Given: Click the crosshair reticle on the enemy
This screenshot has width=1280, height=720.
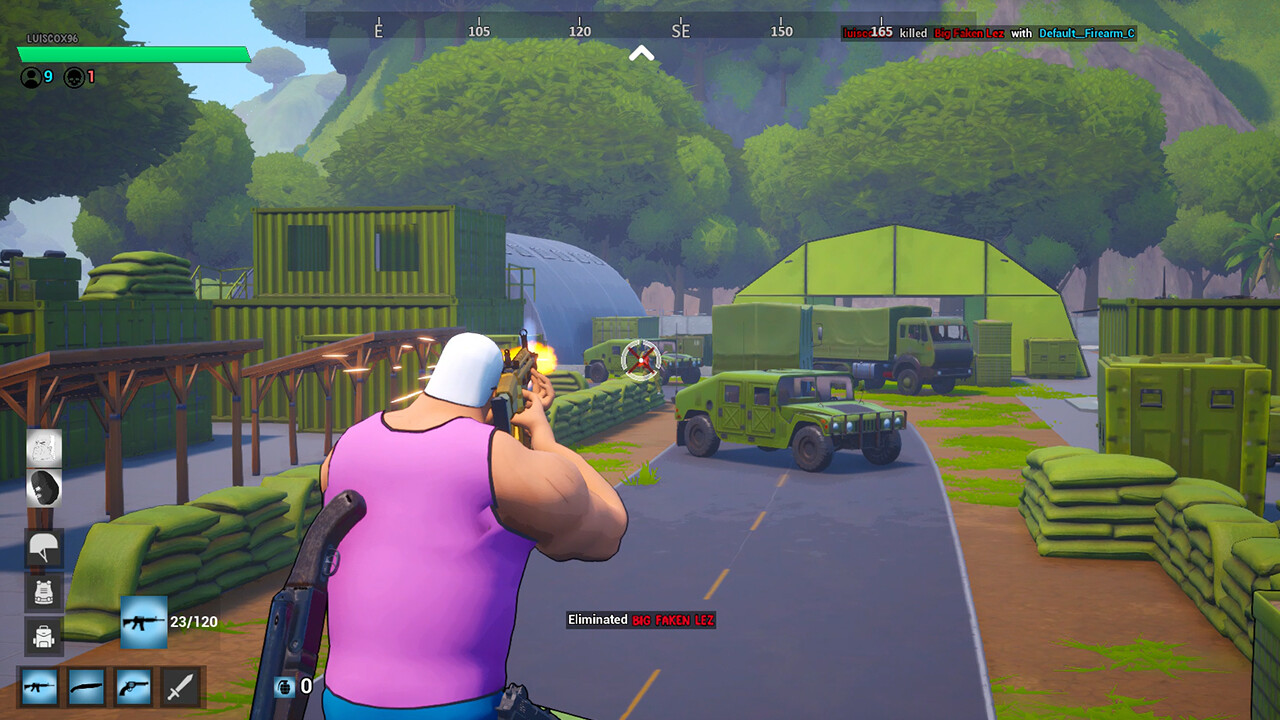Looking at the screenshot, I should click(638, 360).
